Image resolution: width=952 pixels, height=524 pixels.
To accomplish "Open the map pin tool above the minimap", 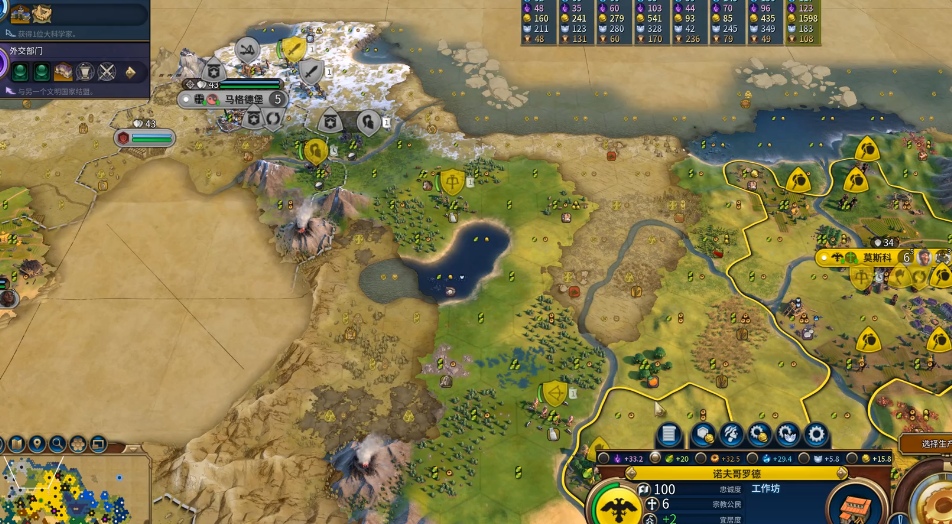I will point(37,443).
